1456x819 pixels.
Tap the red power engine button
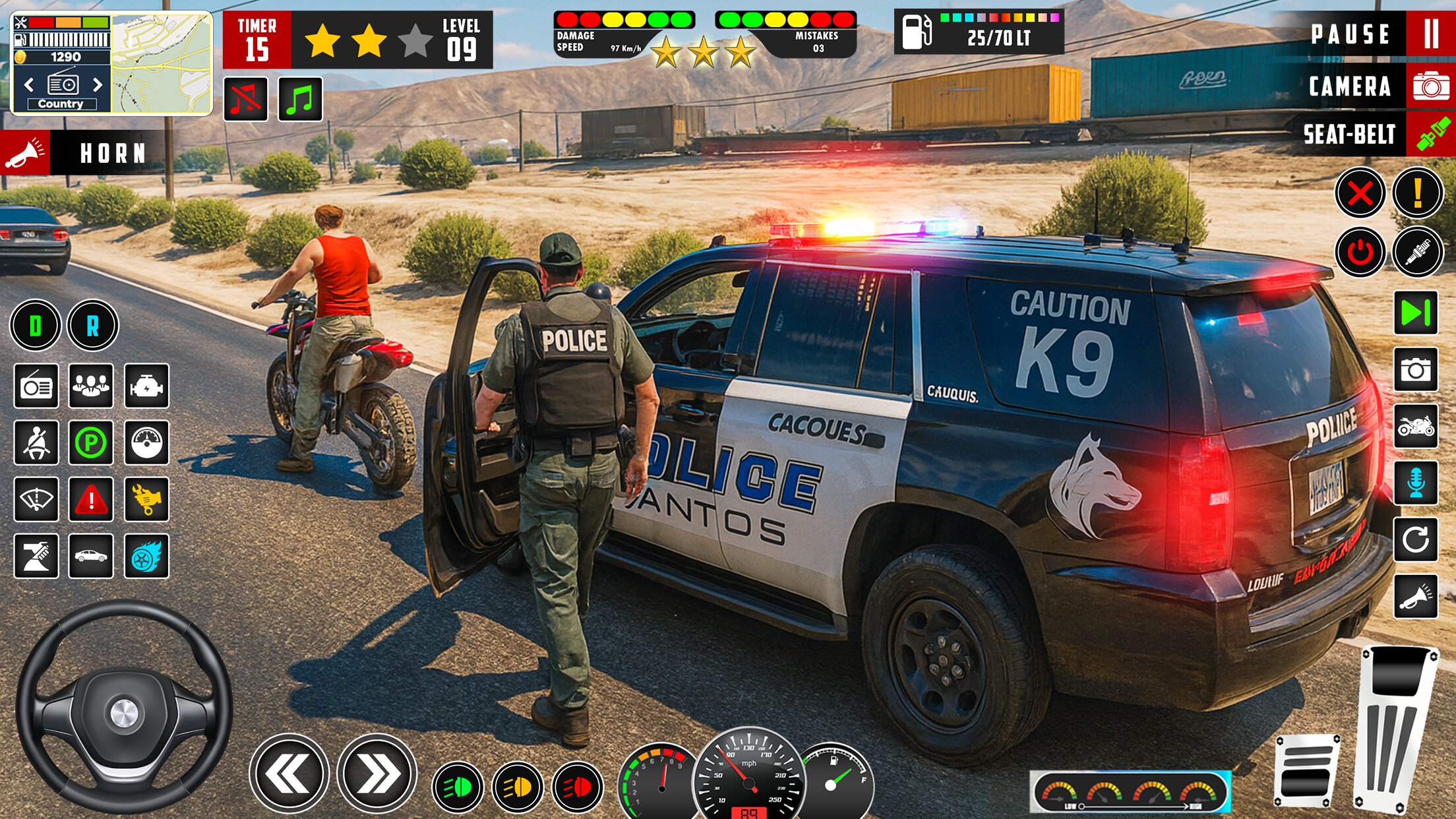1360,252
